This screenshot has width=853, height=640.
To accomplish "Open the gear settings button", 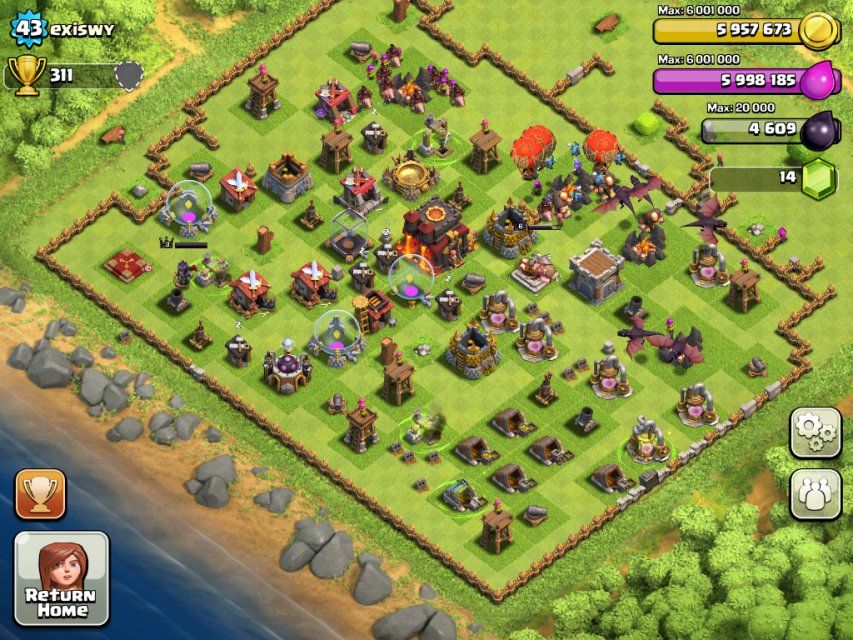I will (x=815, y=432).
